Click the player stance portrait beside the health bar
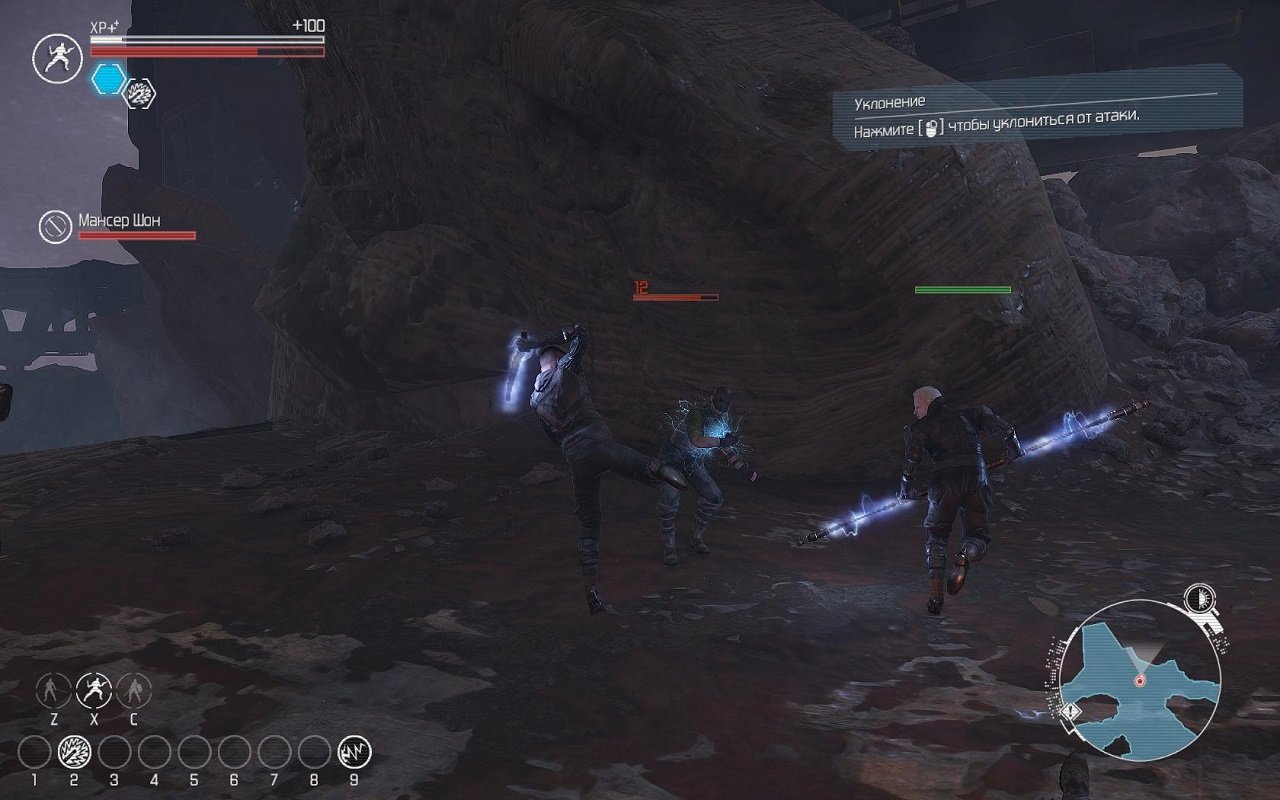 (x=57, y=58)
